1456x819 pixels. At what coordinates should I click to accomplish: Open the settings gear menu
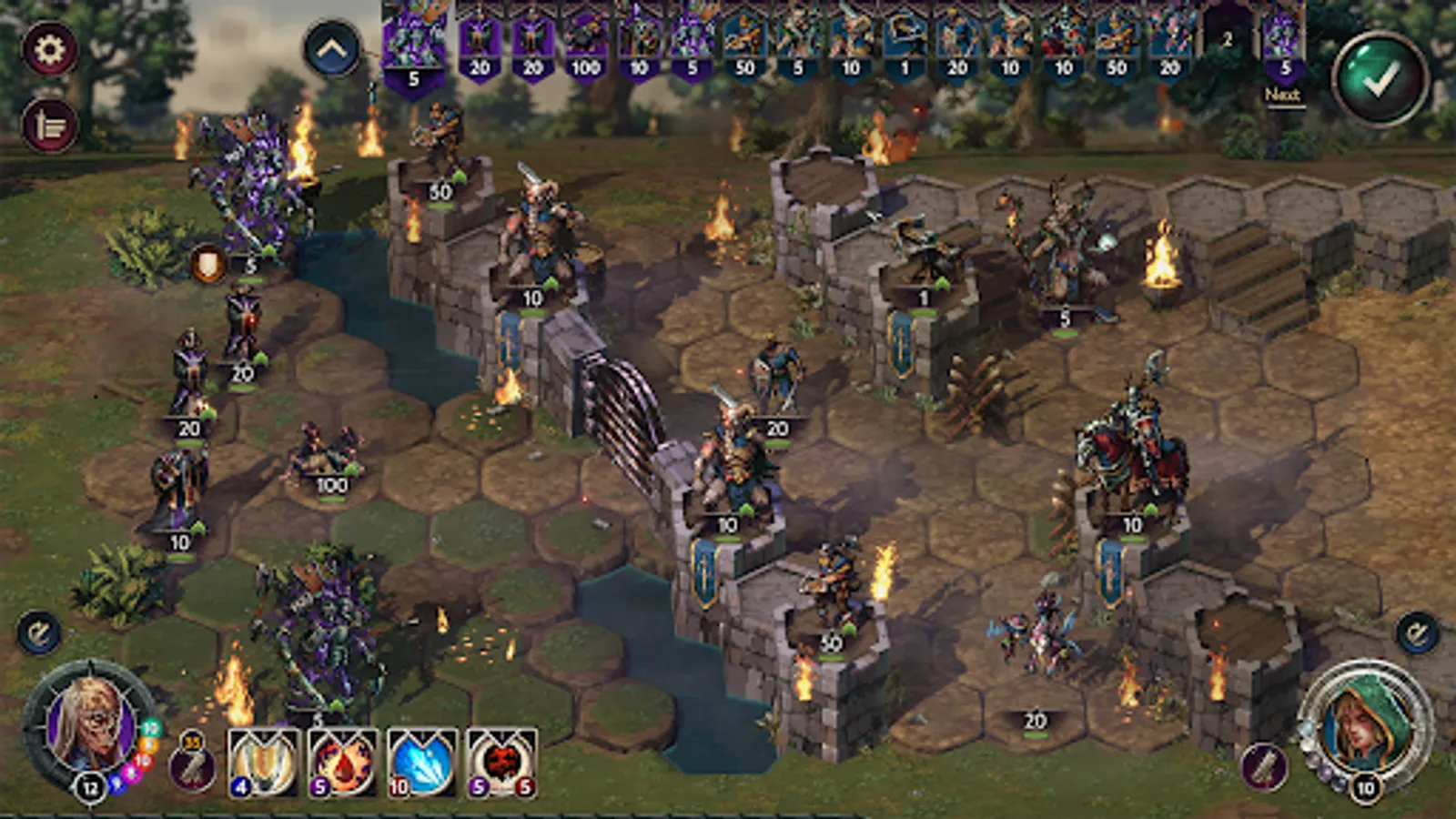51,48
